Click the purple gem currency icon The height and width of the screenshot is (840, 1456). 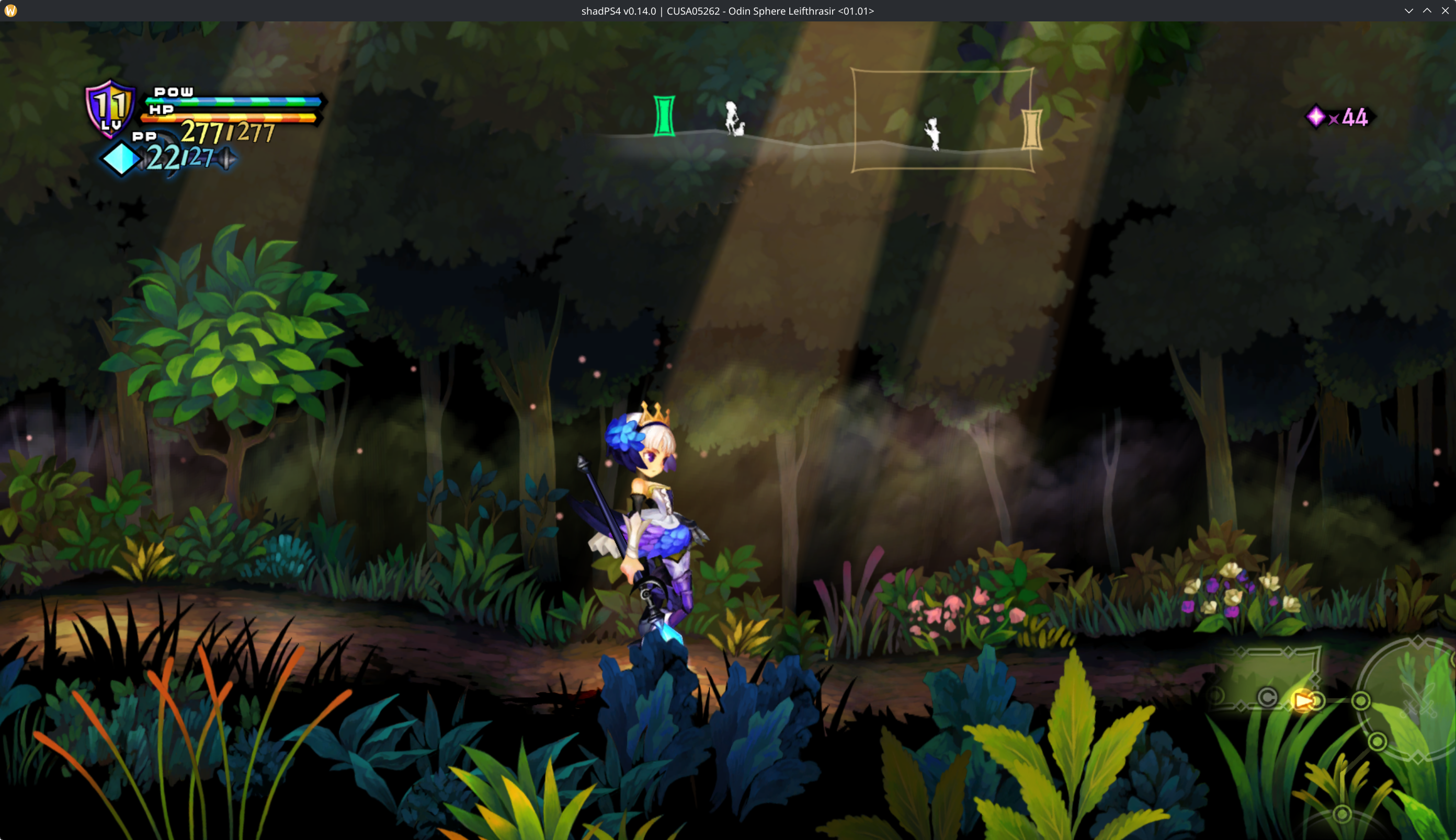tap(1316, 117)
